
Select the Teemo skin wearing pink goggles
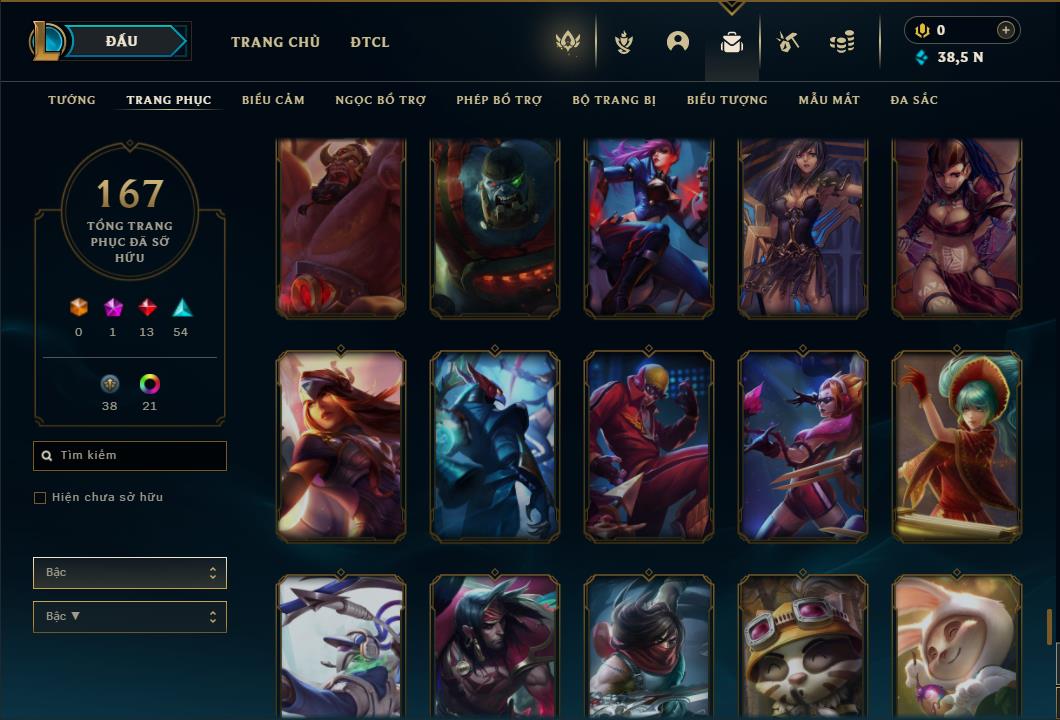pyautogui.click(x=803, y=647)
